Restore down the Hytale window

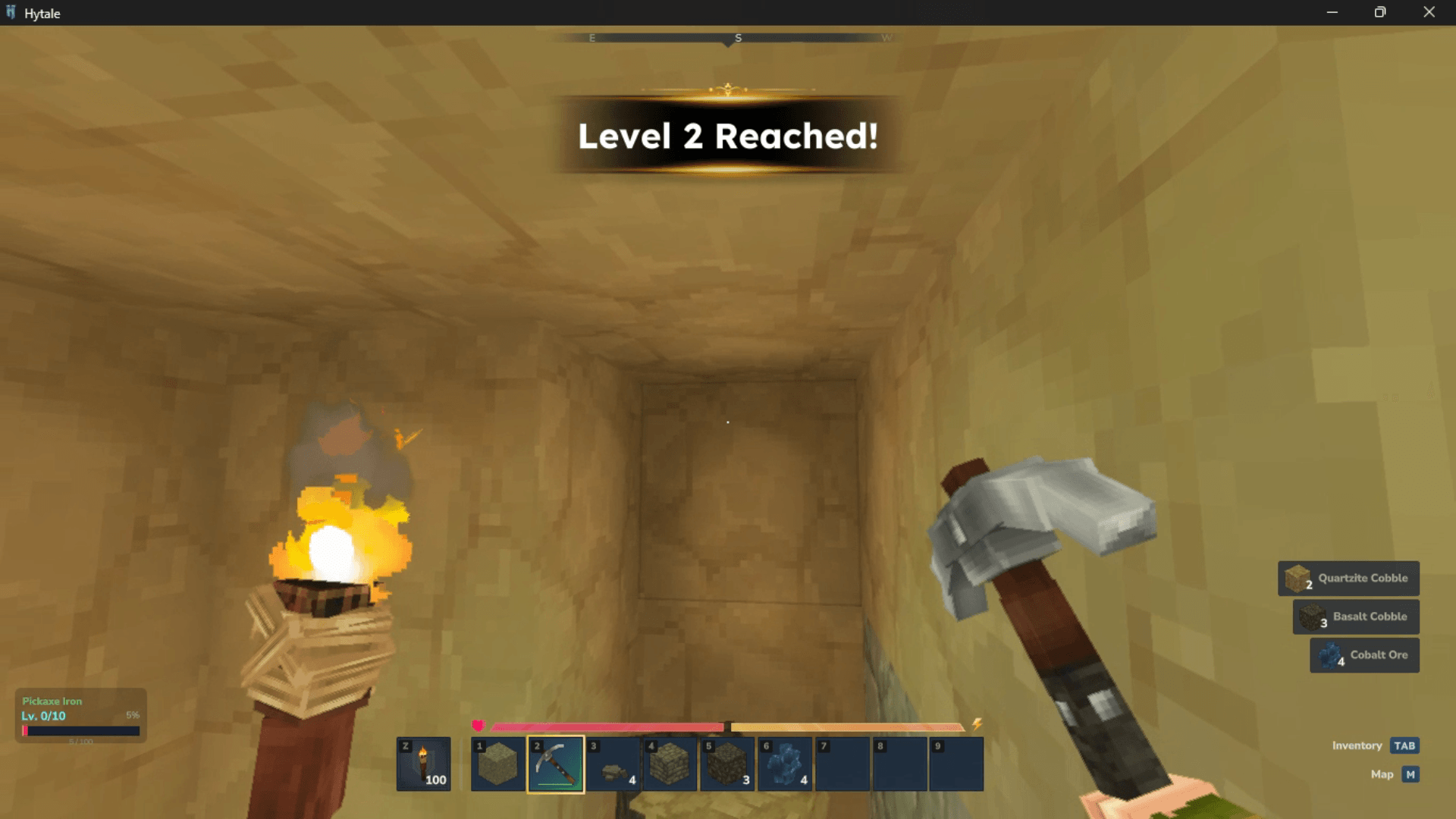point(1380,12)
